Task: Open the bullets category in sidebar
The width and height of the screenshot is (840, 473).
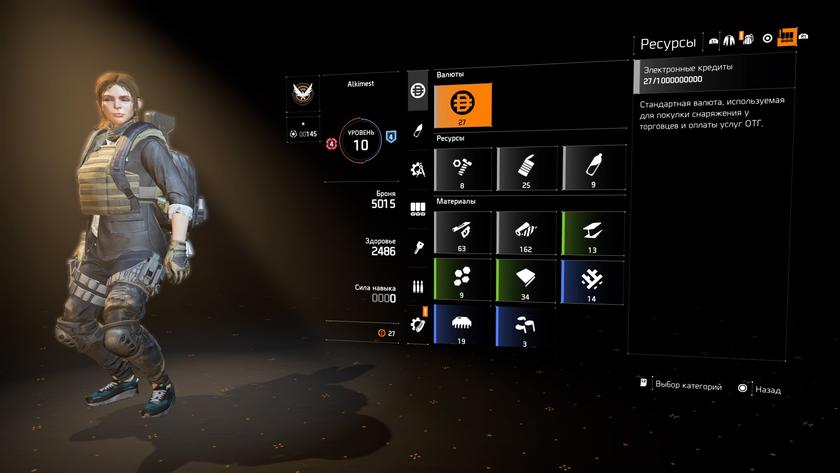Action: click(418, 286)
